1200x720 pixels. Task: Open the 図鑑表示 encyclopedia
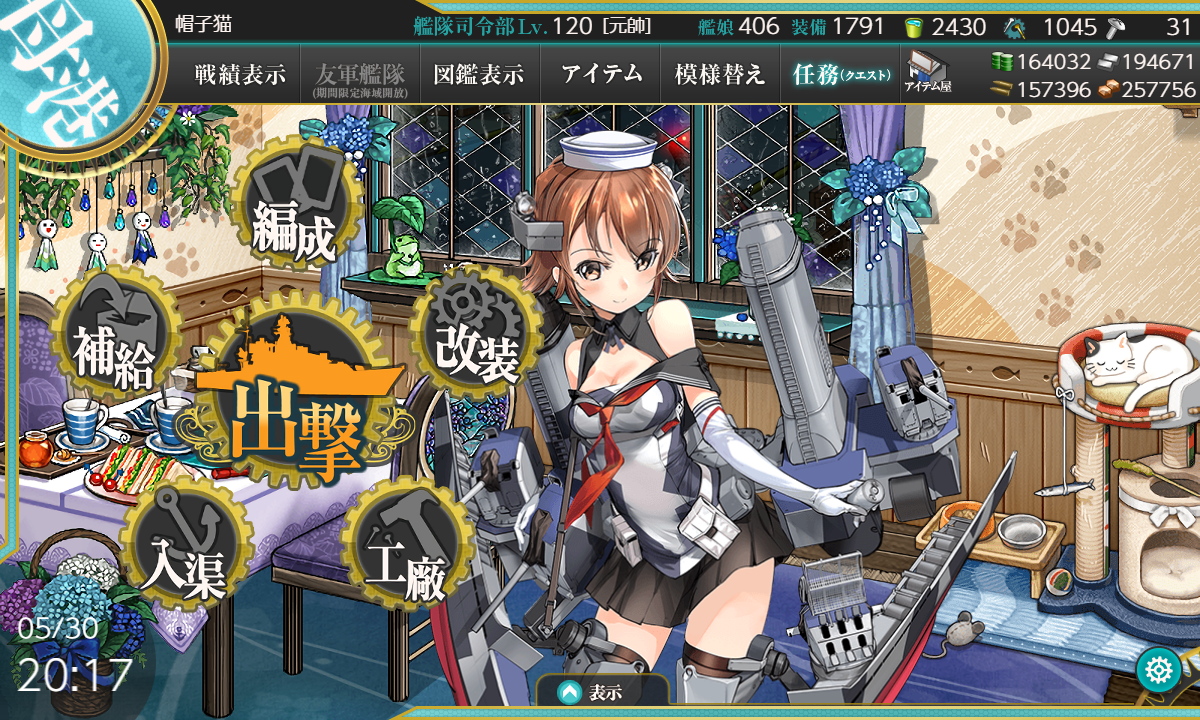coord(479,74)
